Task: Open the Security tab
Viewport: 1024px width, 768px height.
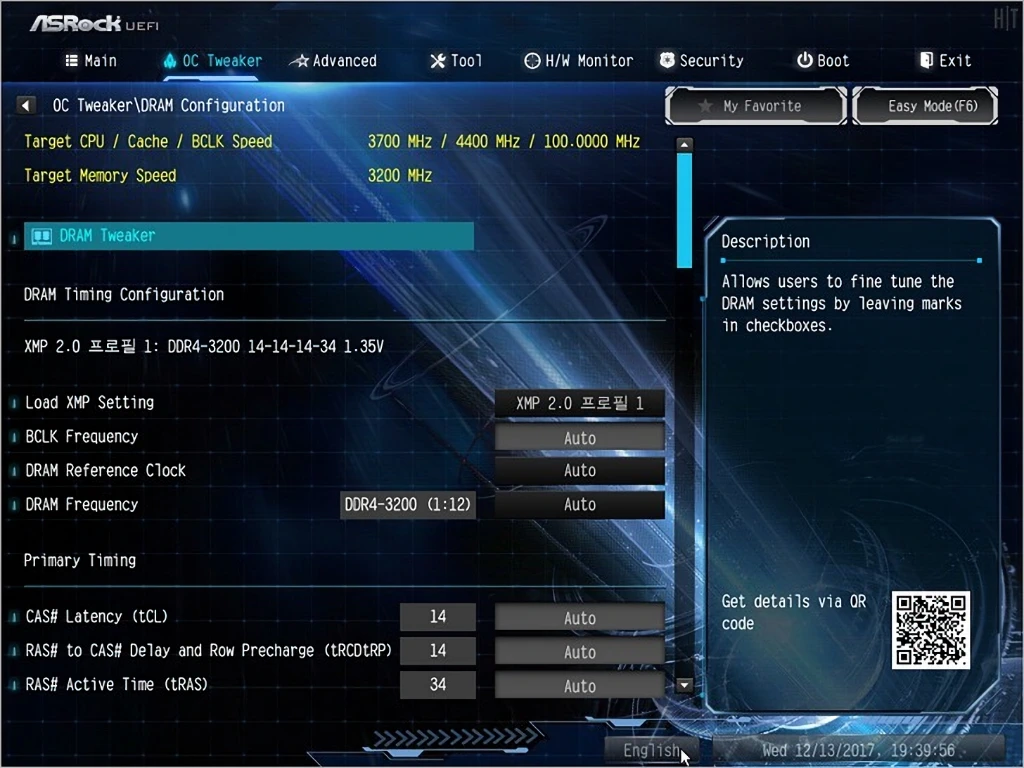Action: 702,61
